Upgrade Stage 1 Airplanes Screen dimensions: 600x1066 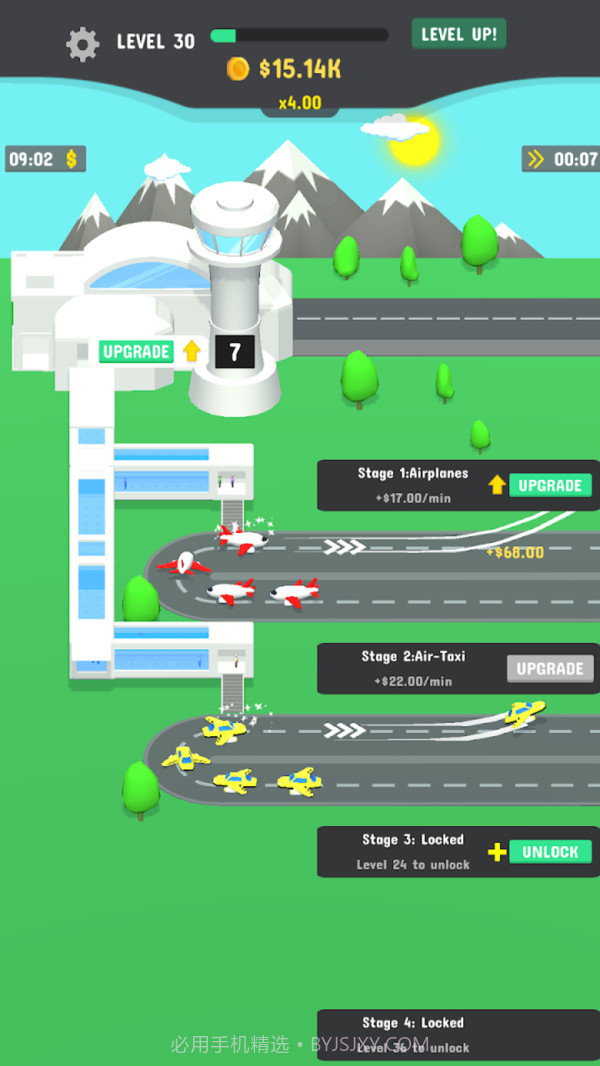(549, 485)
